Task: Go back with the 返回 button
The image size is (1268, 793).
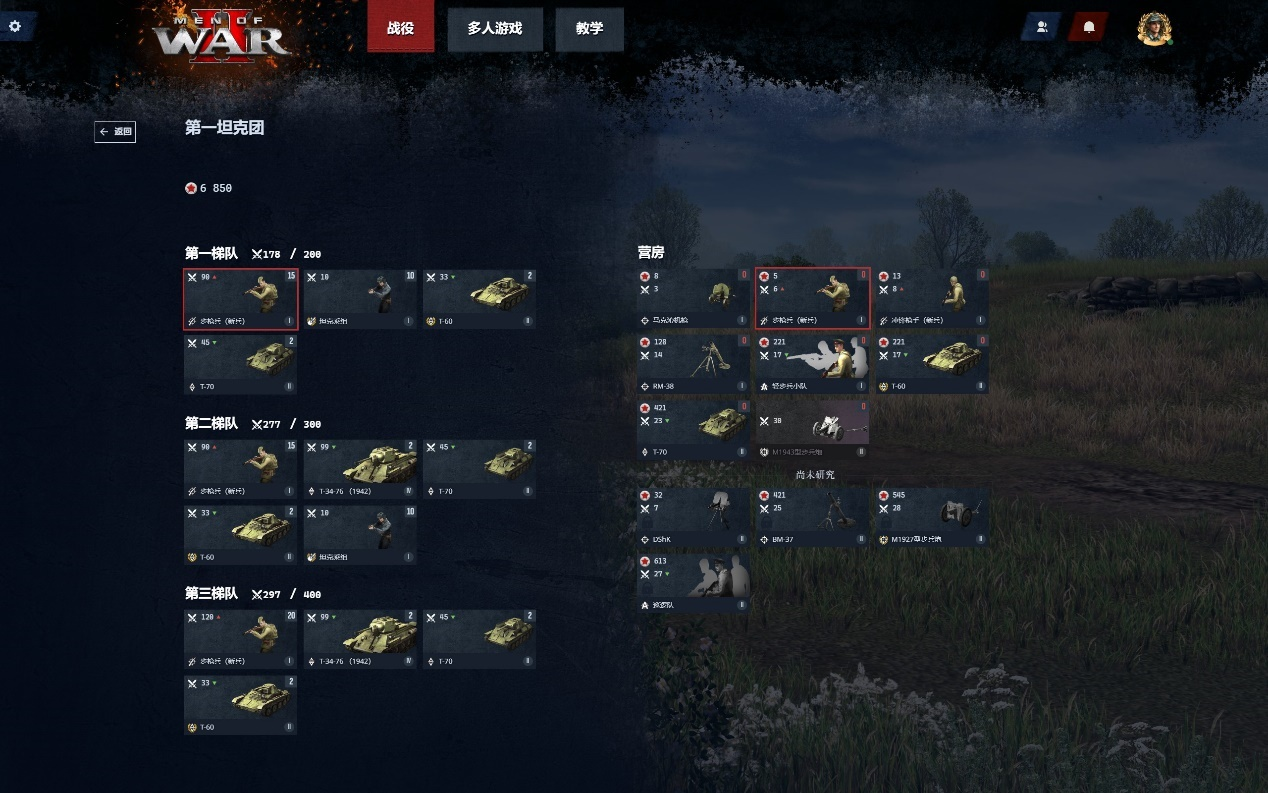Action: [115, 131]
